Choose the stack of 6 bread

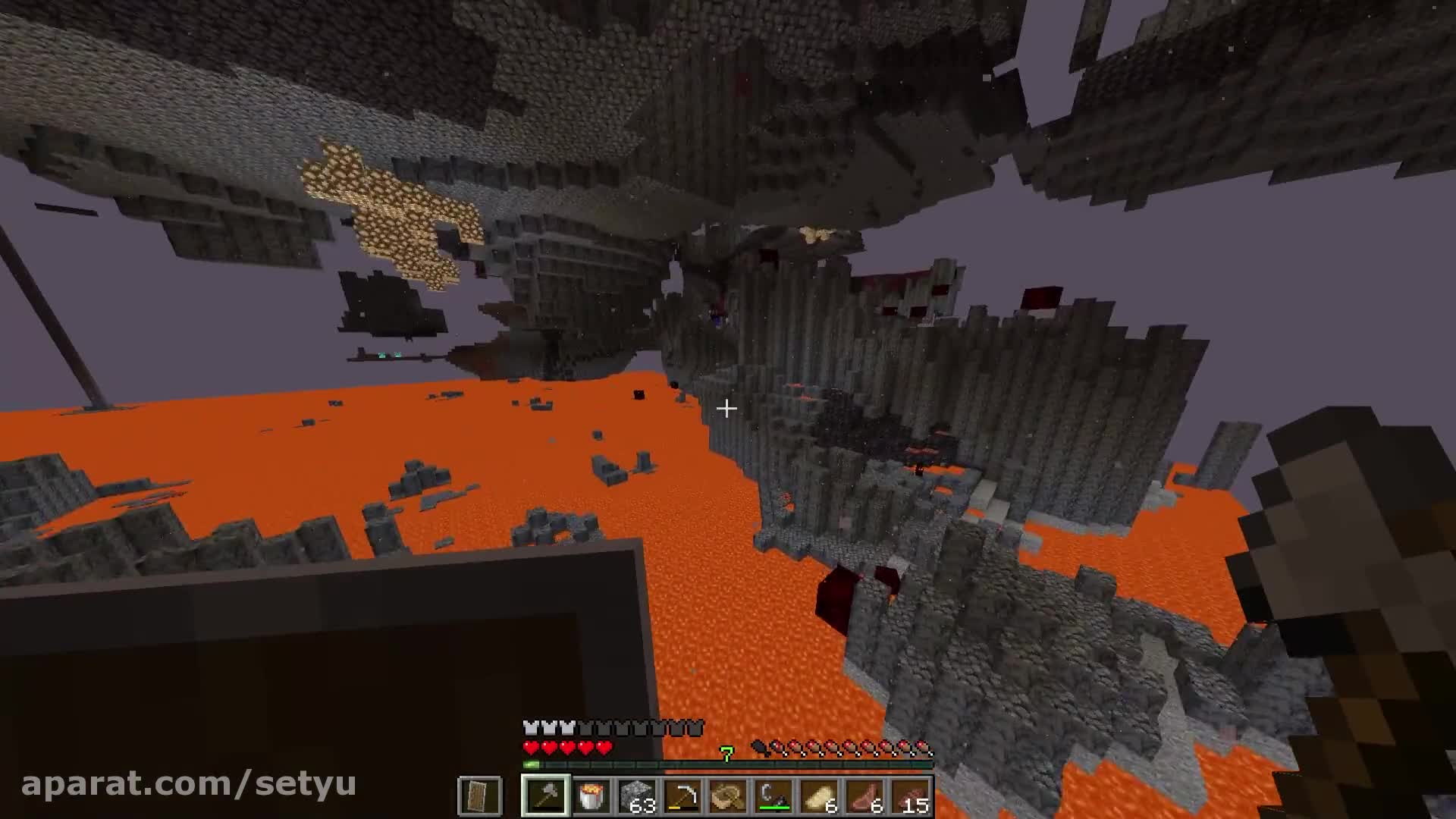click(819, 795)
